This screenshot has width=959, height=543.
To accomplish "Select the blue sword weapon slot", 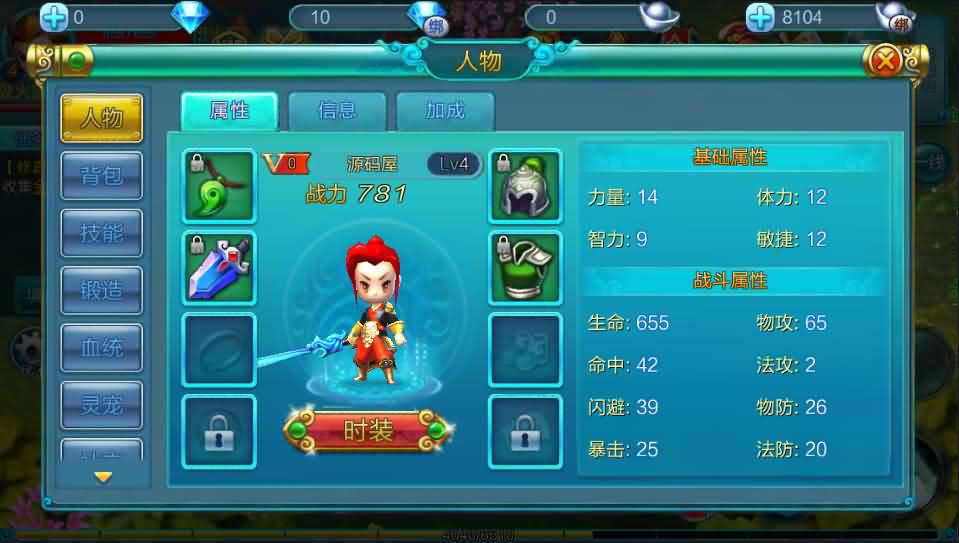I will 219,268.
